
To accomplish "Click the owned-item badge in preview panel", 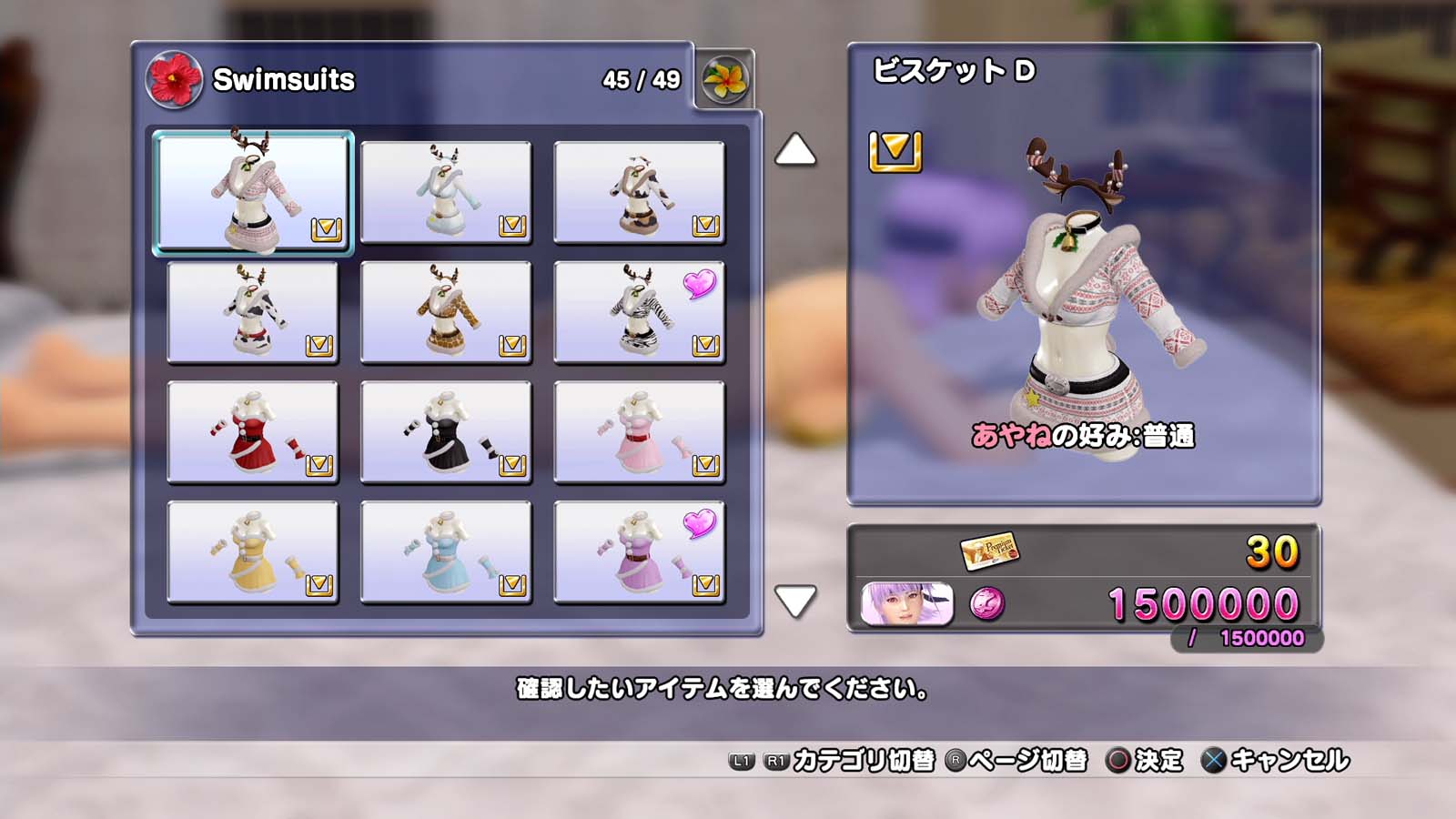I will point(895,151).
